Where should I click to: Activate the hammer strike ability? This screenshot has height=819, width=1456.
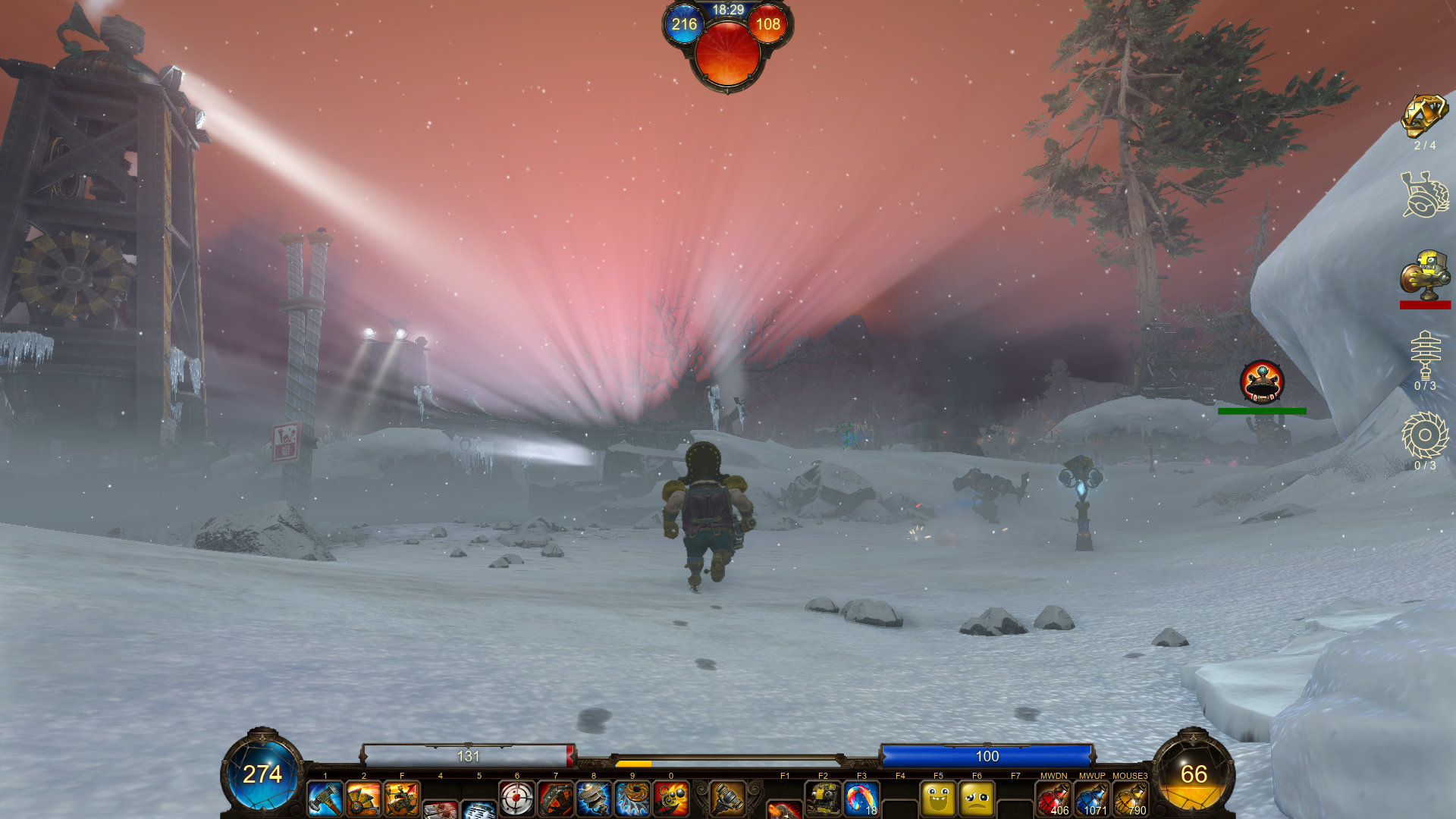pyautogui.click(x=325, y=799)
